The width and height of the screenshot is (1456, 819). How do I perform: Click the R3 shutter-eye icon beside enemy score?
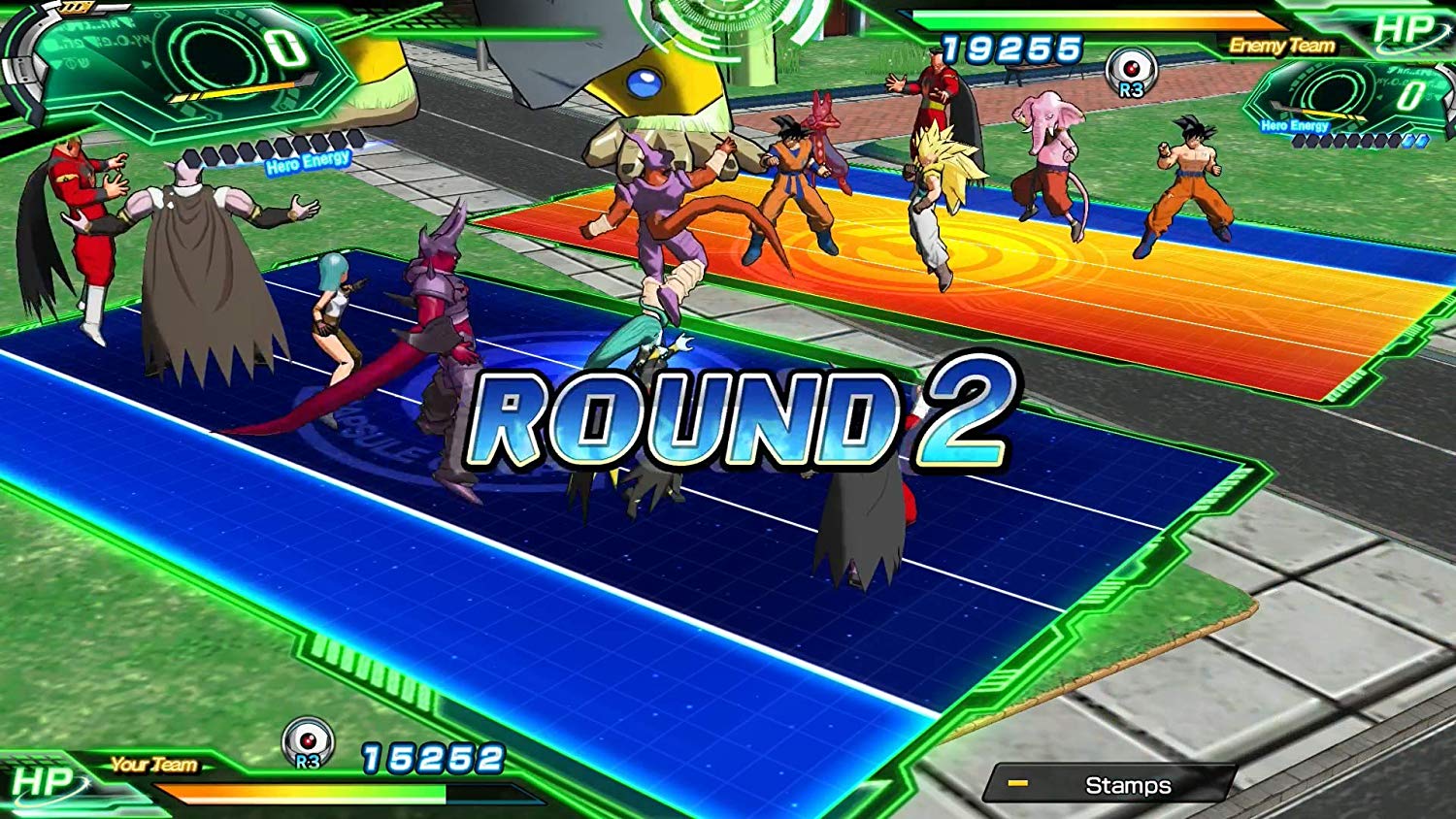click(1132, 71)
